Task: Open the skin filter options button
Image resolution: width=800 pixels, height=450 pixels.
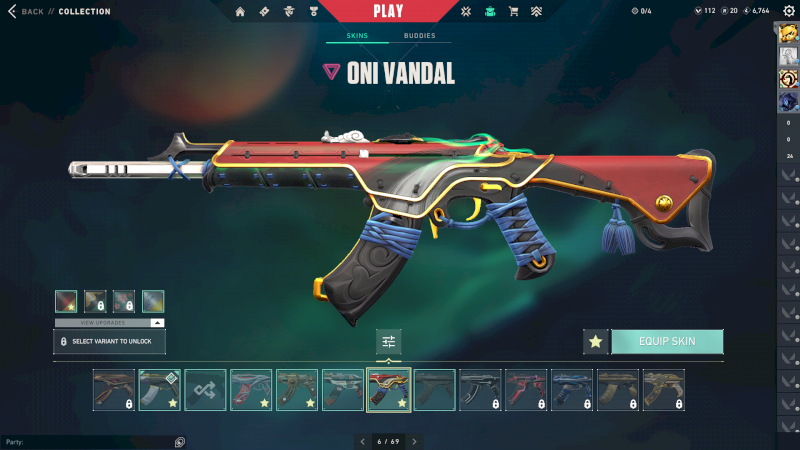Action: 389,341
